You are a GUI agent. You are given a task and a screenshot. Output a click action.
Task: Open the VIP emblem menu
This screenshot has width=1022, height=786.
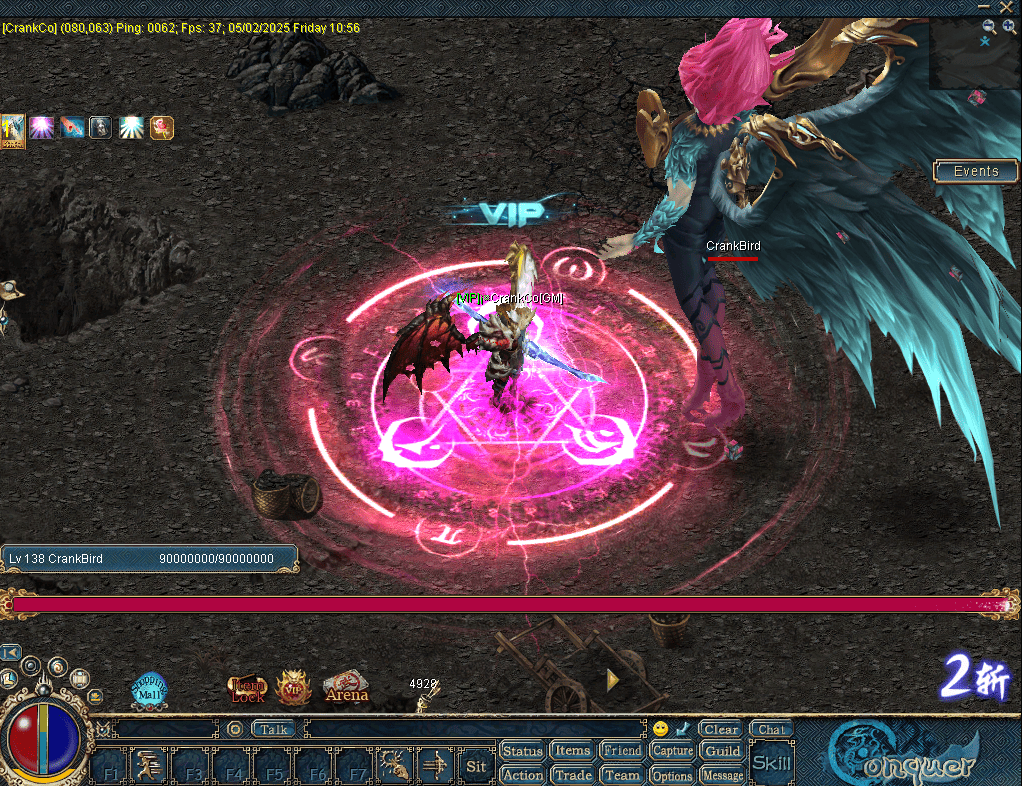[294, 688]
